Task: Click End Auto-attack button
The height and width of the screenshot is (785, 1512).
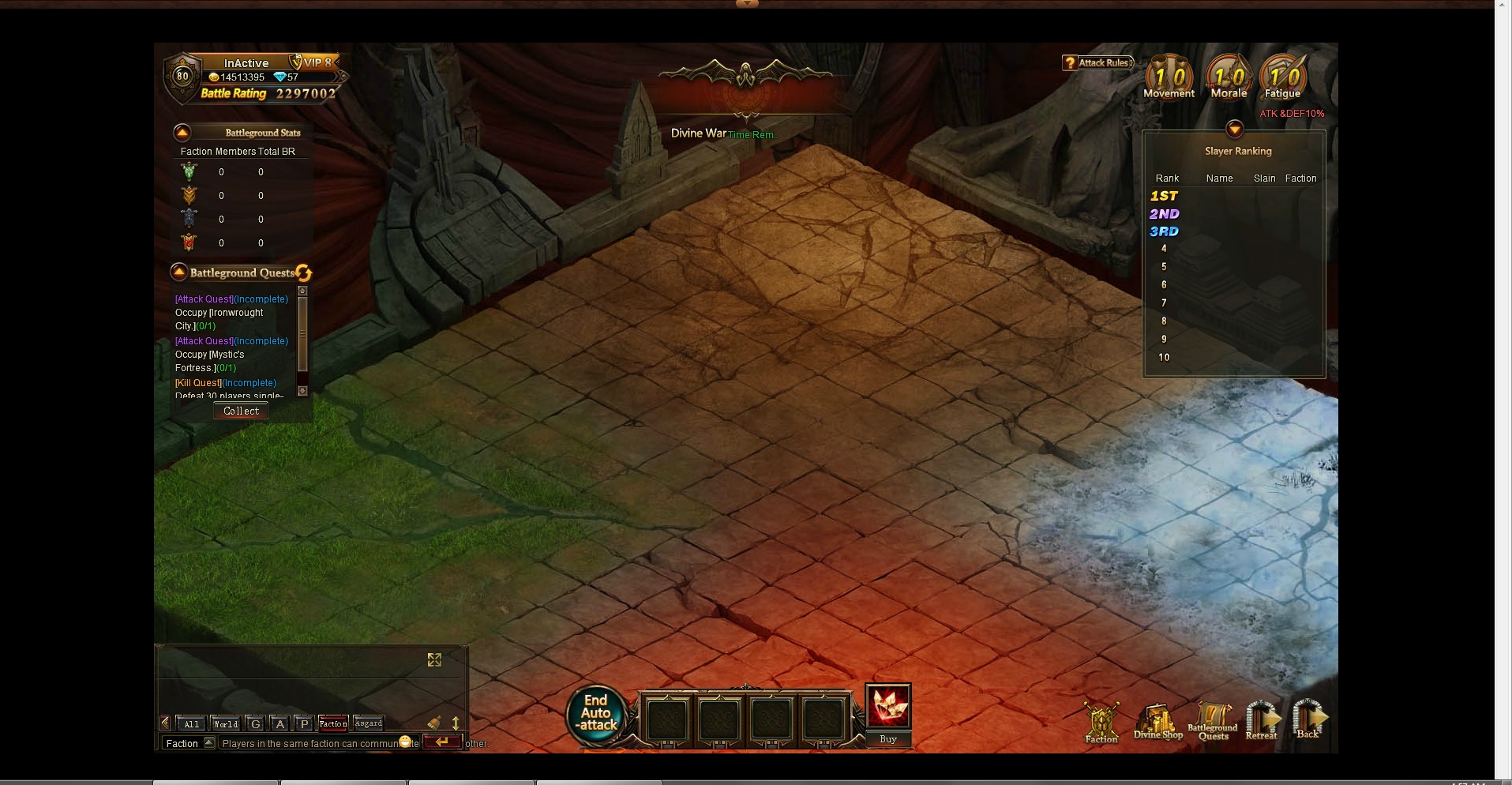Action: [x=596, y=713]
